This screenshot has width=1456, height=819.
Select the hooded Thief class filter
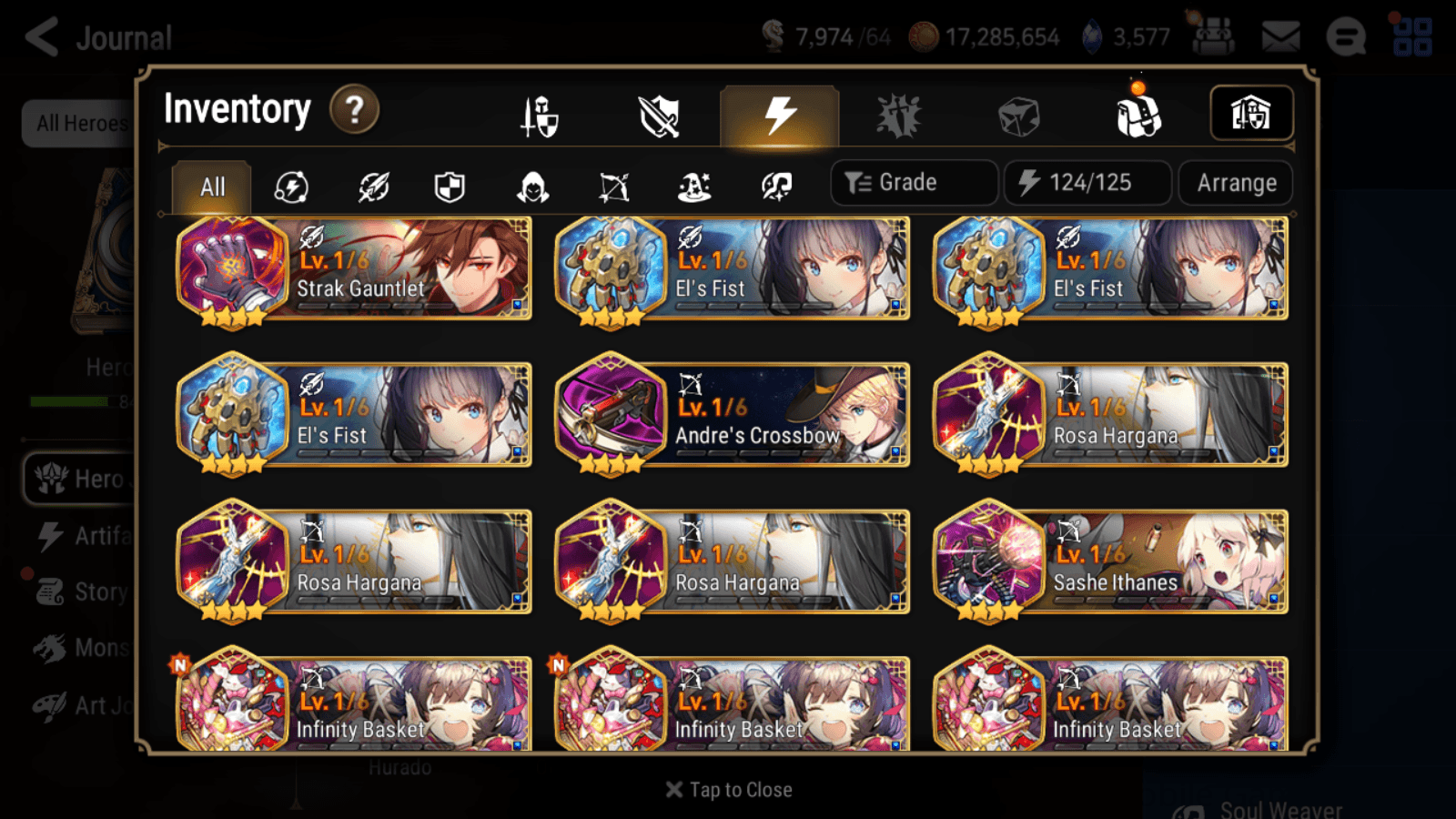(531, 187)
